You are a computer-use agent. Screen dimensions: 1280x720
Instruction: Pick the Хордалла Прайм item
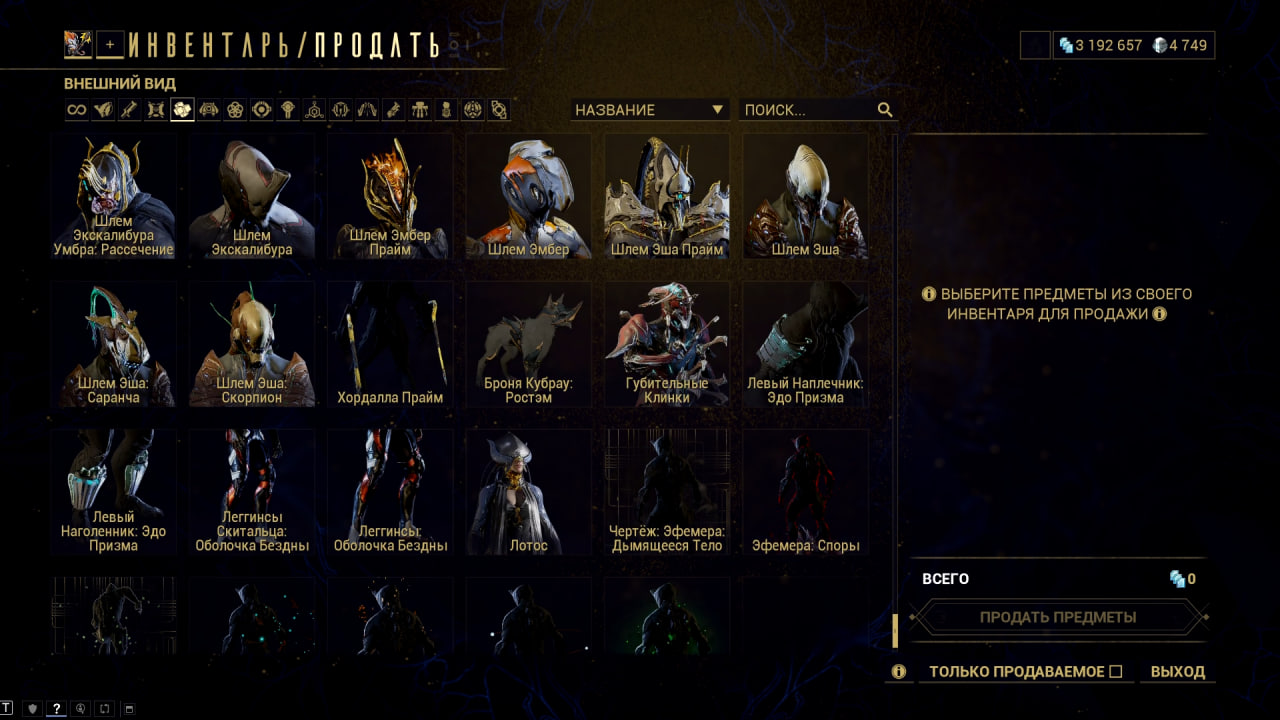click(x=389, y=344)
